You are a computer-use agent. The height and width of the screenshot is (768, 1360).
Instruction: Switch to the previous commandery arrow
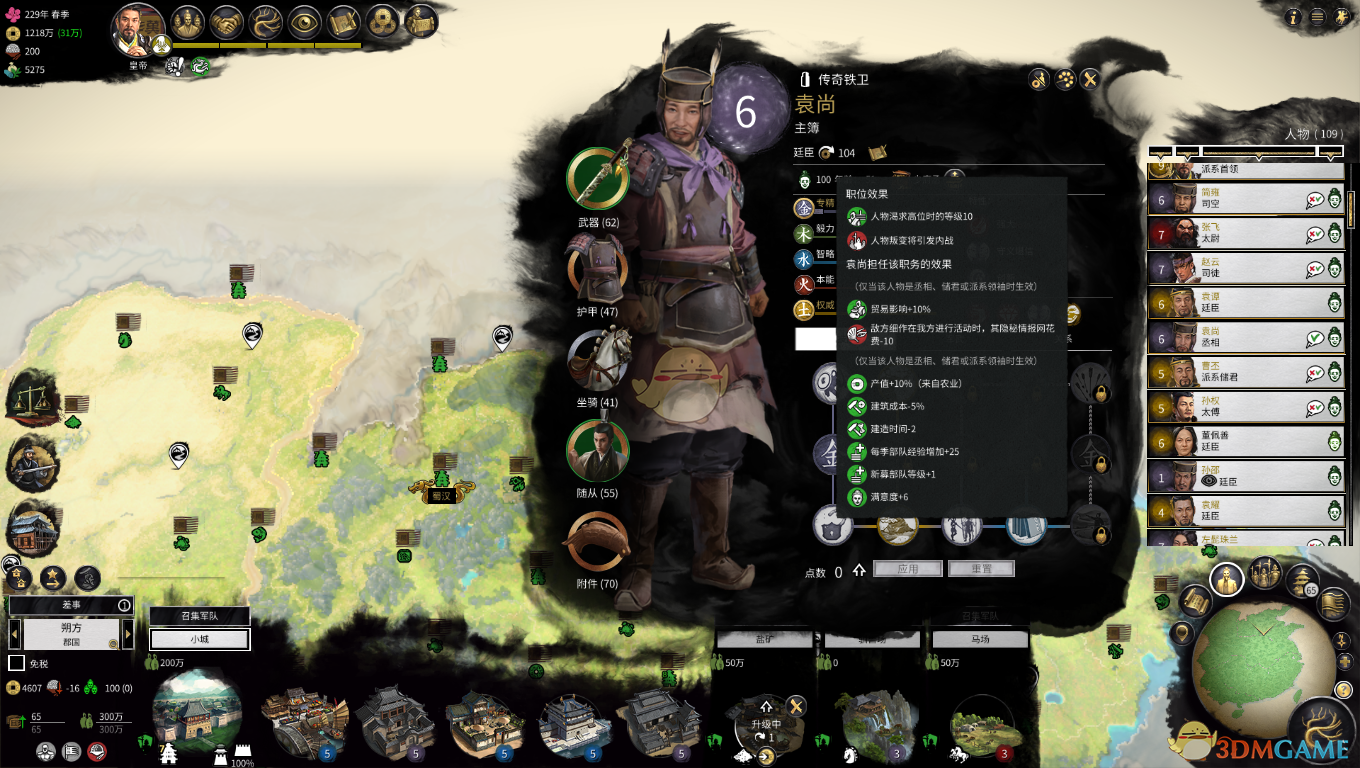[15, 634]
